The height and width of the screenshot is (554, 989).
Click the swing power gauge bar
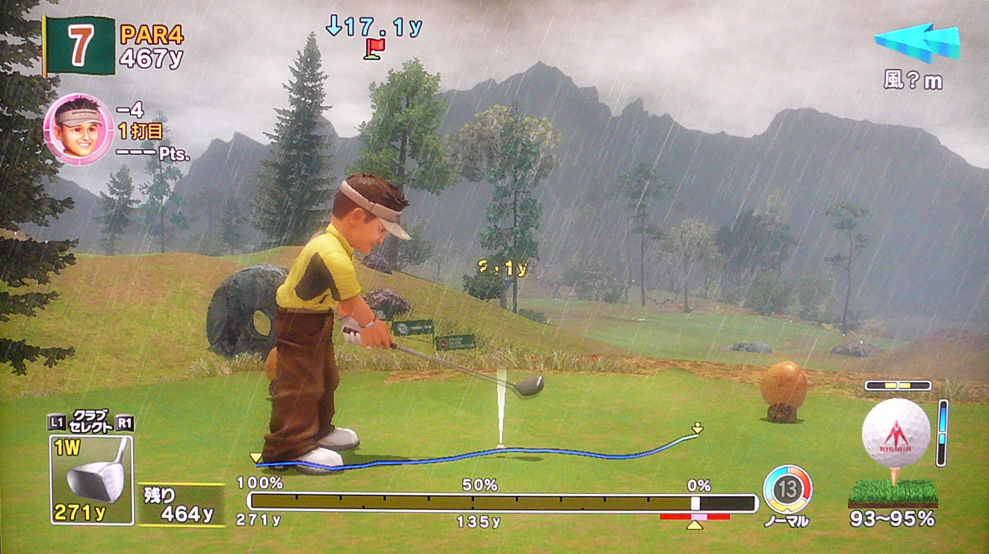coord(501,502)
